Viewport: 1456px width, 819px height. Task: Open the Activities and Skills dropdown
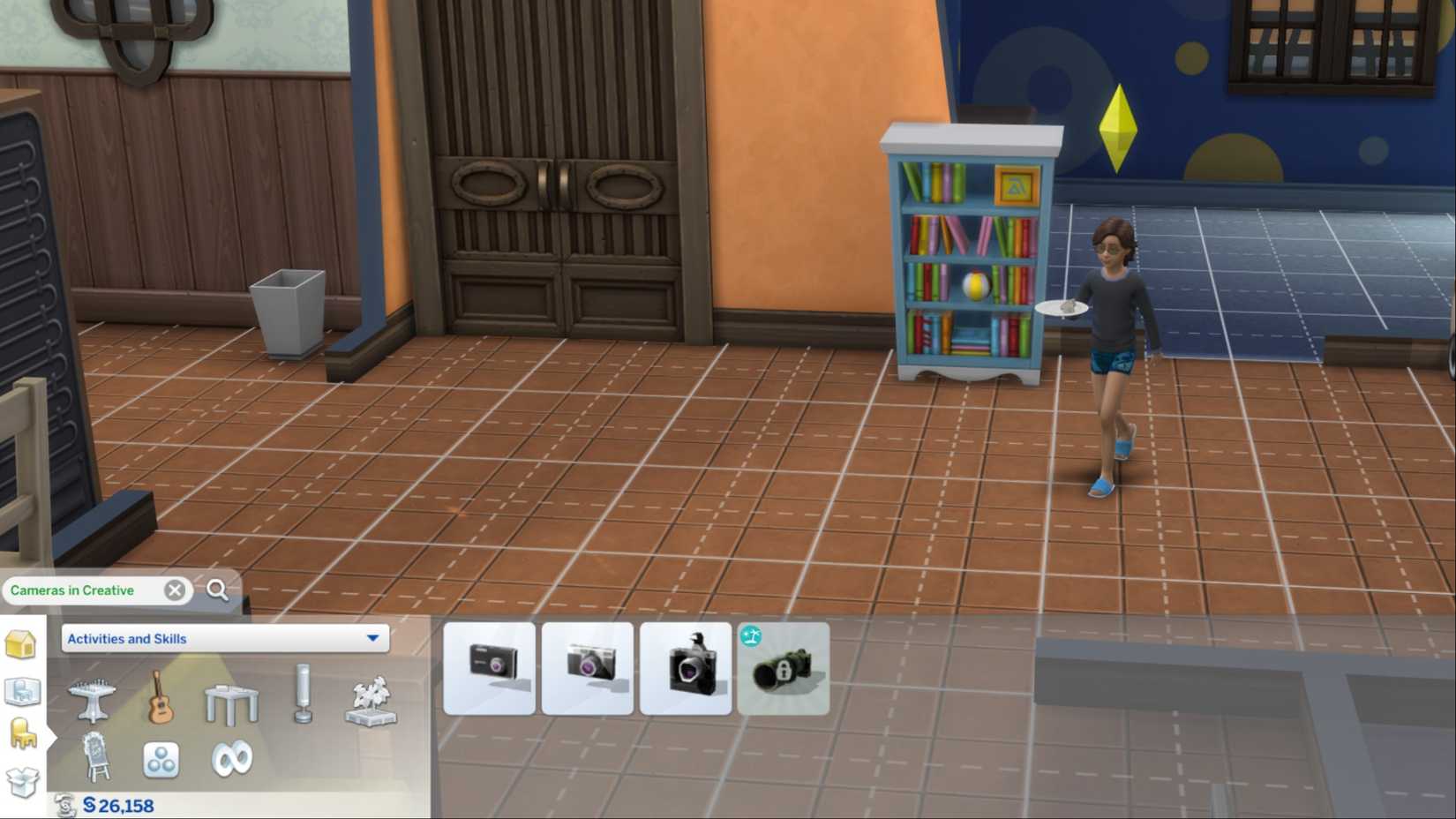[225, 638]
